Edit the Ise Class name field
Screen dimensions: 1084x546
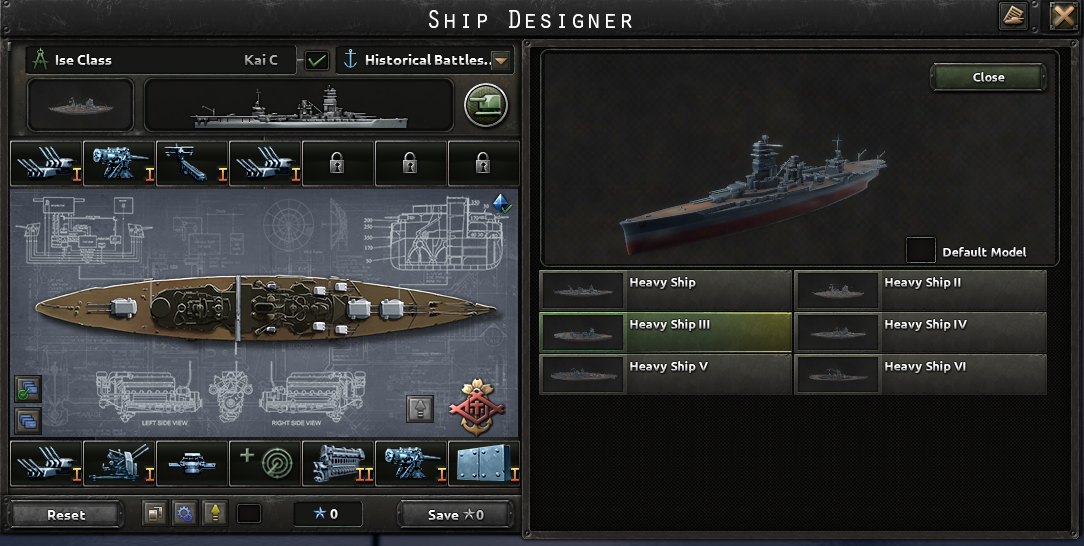tap(140, 60)
